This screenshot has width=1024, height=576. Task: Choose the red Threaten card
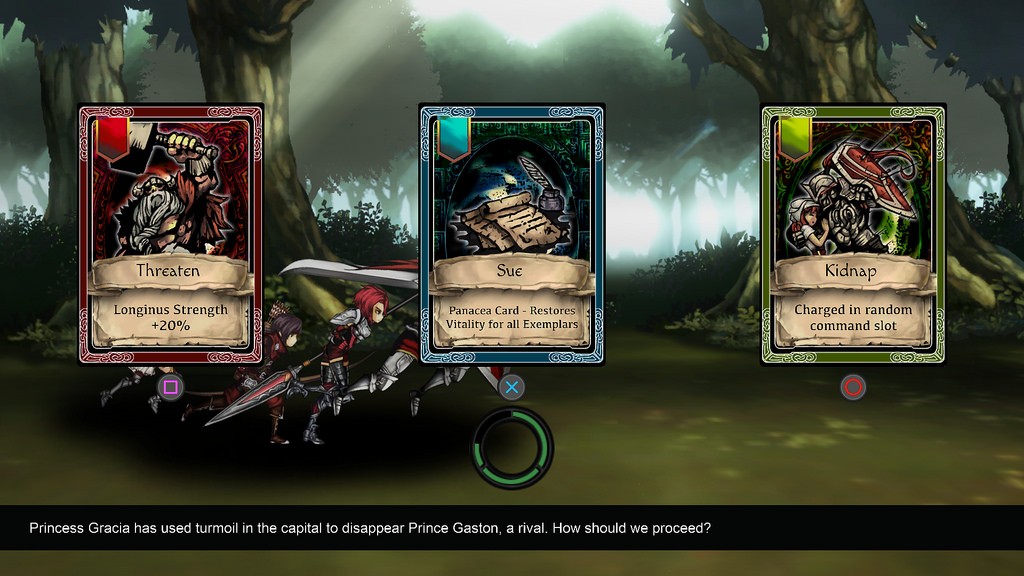click(170, 234)
